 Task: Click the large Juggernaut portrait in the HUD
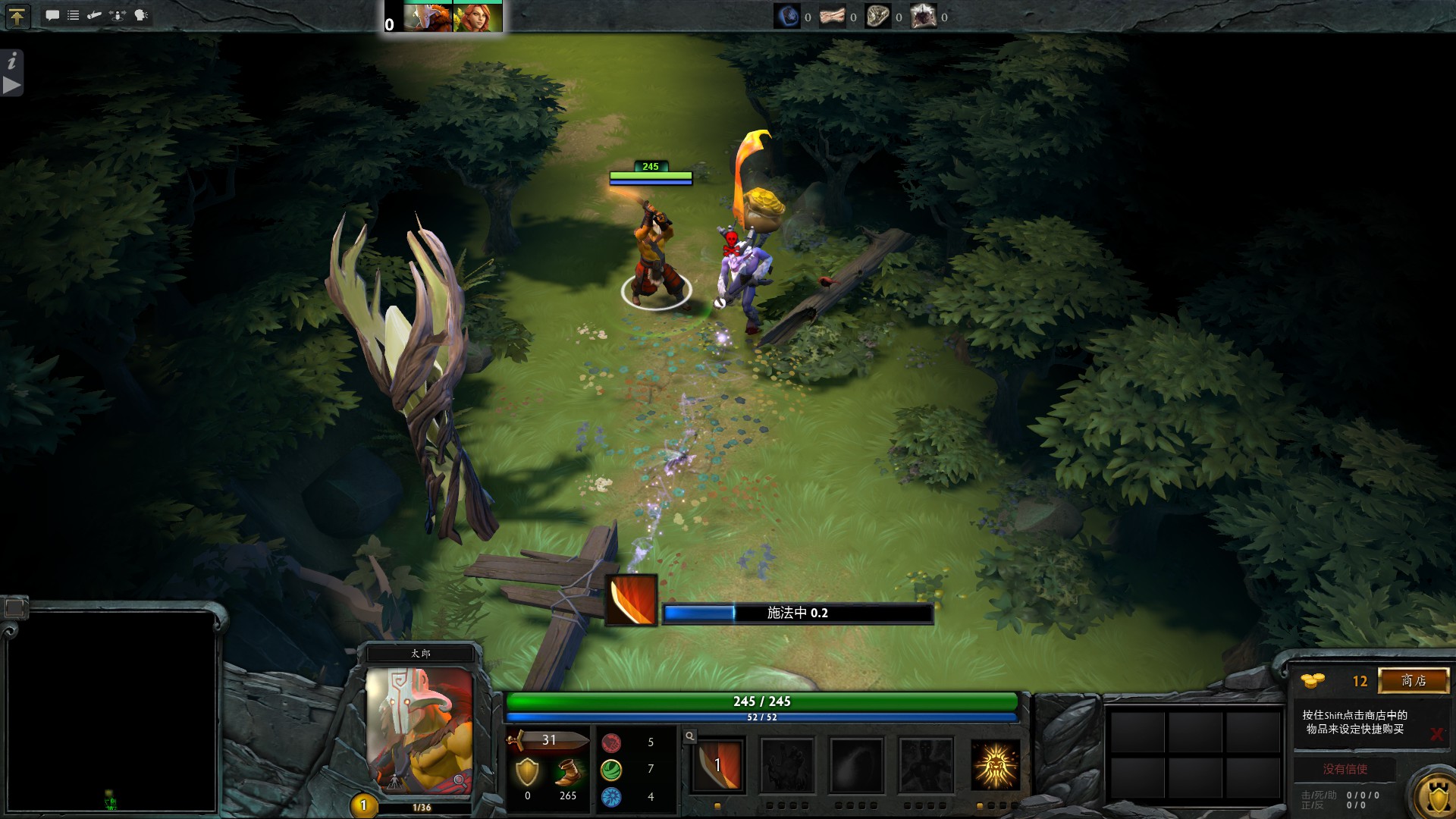[x=419, y=728]
